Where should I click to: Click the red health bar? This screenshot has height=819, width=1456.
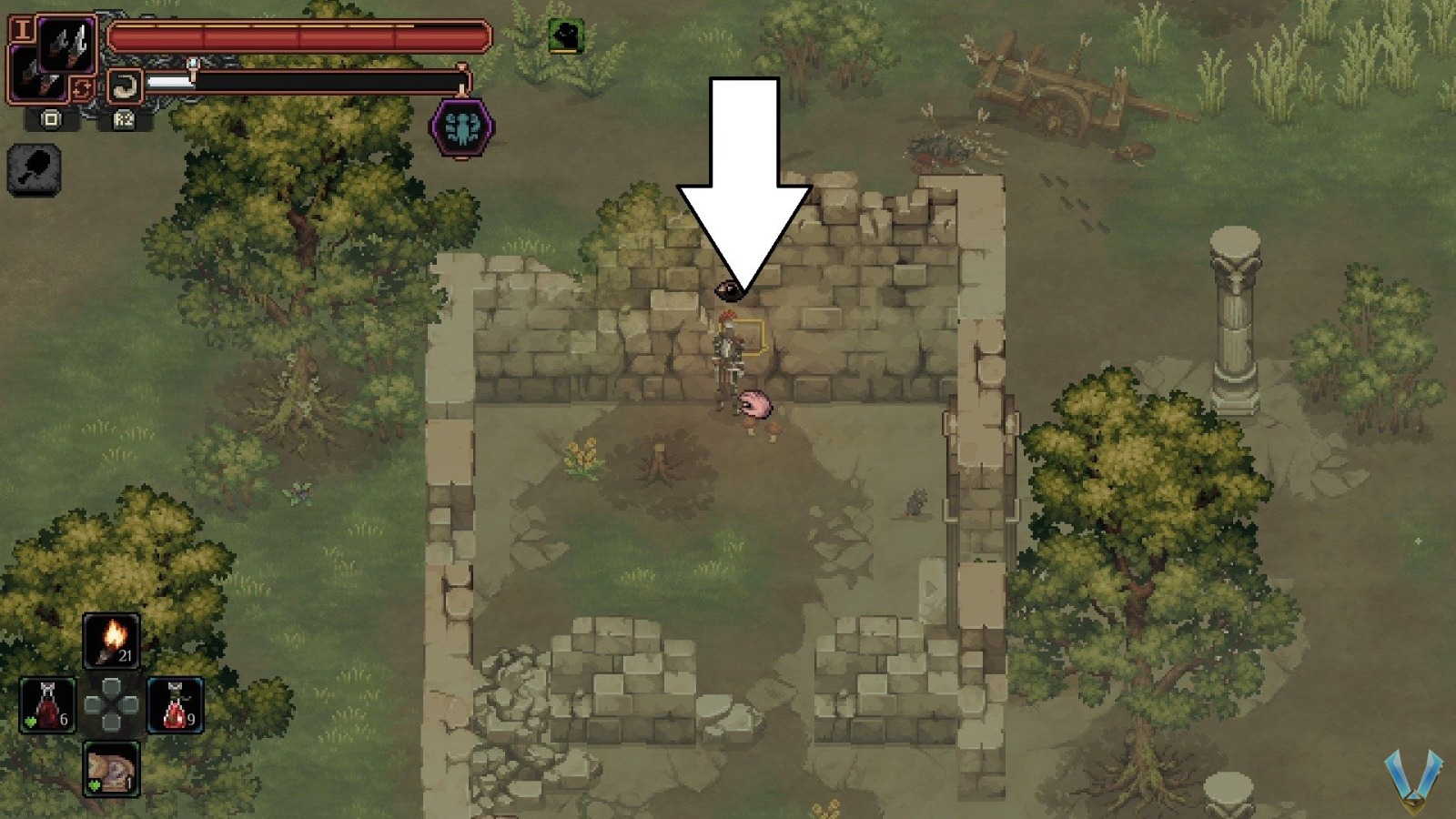(x=291, y=38)
